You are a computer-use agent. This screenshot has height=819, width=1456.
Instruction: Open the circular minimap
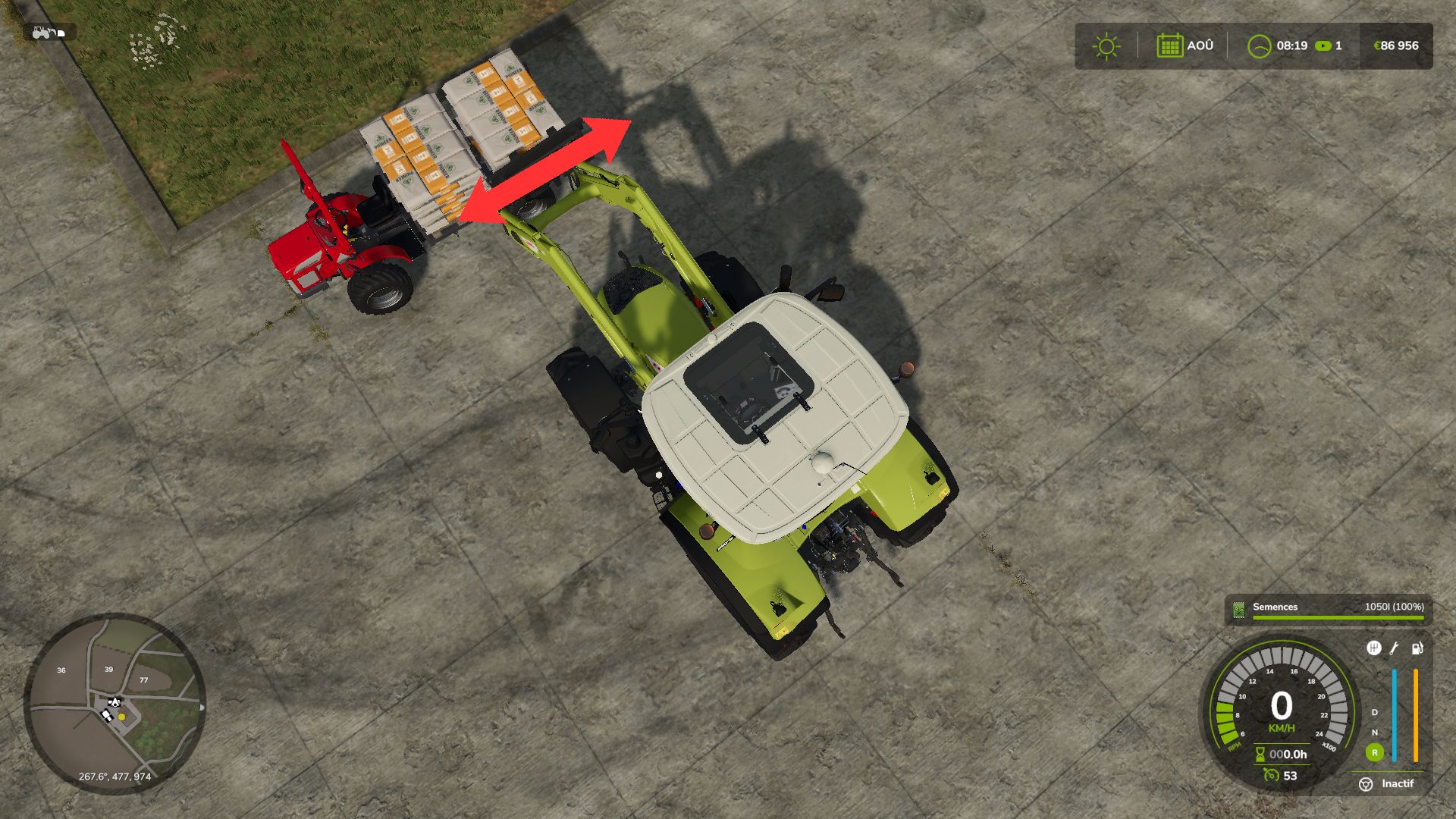[x=115, y=703]
